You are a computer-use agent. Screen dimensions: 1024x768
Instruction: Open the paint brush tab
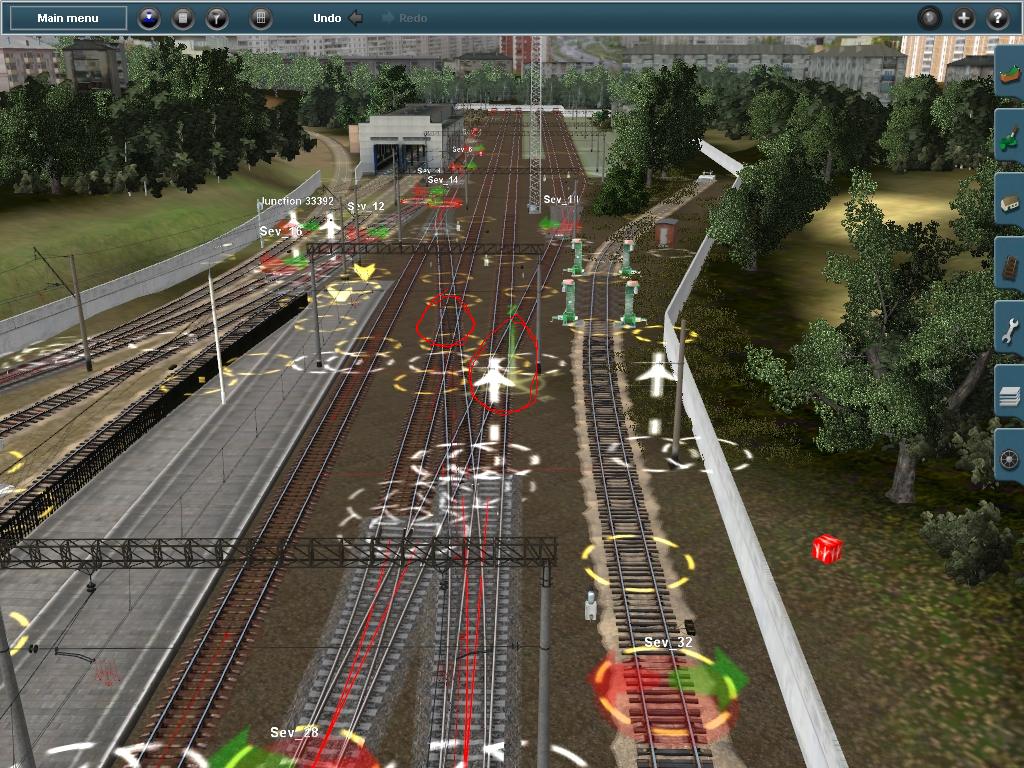point(1009,138)
